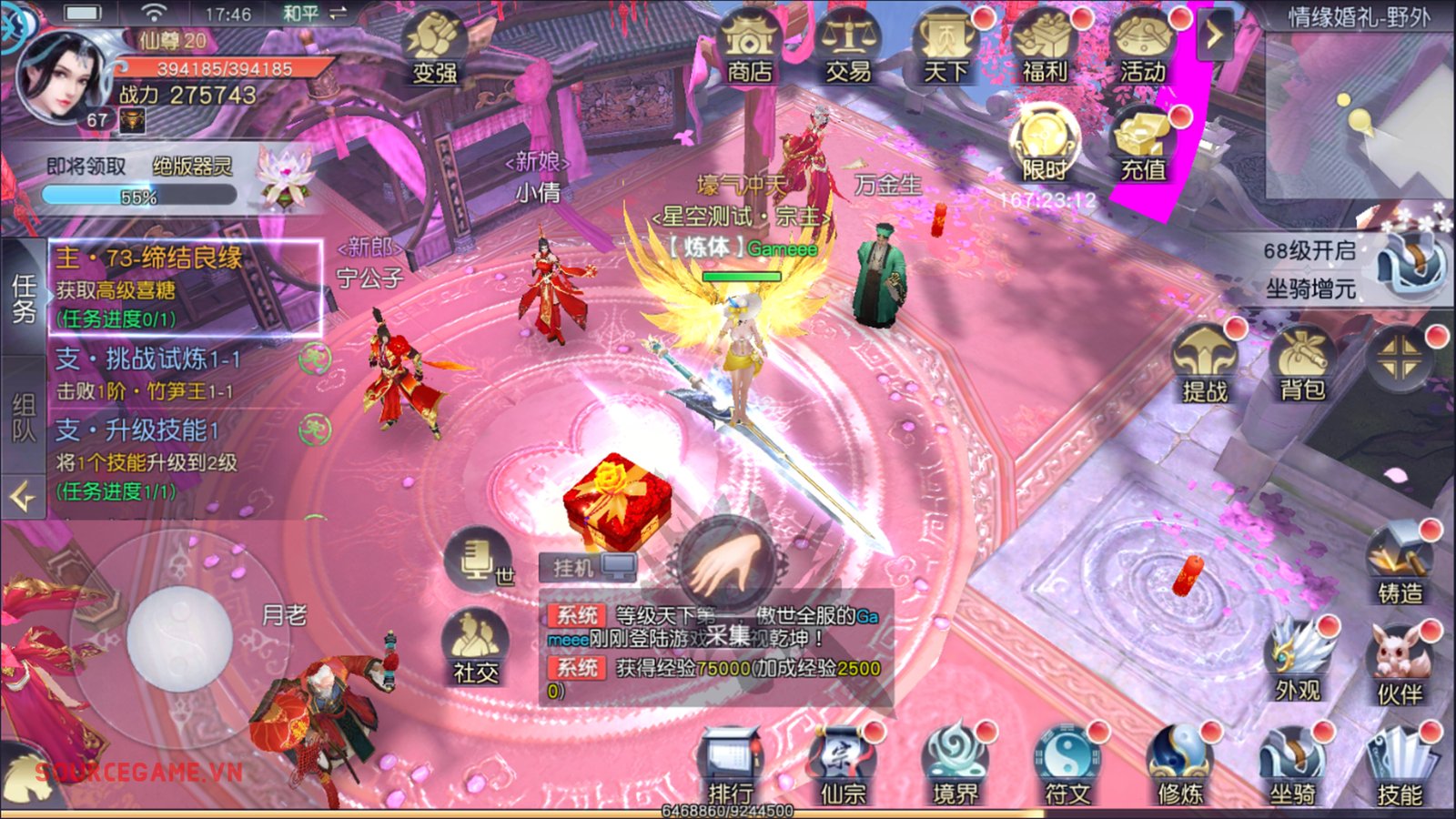Open the 仙宗 sect menu
The width and height of the screenshot is (1456, 819).
[x=843, y=769]
